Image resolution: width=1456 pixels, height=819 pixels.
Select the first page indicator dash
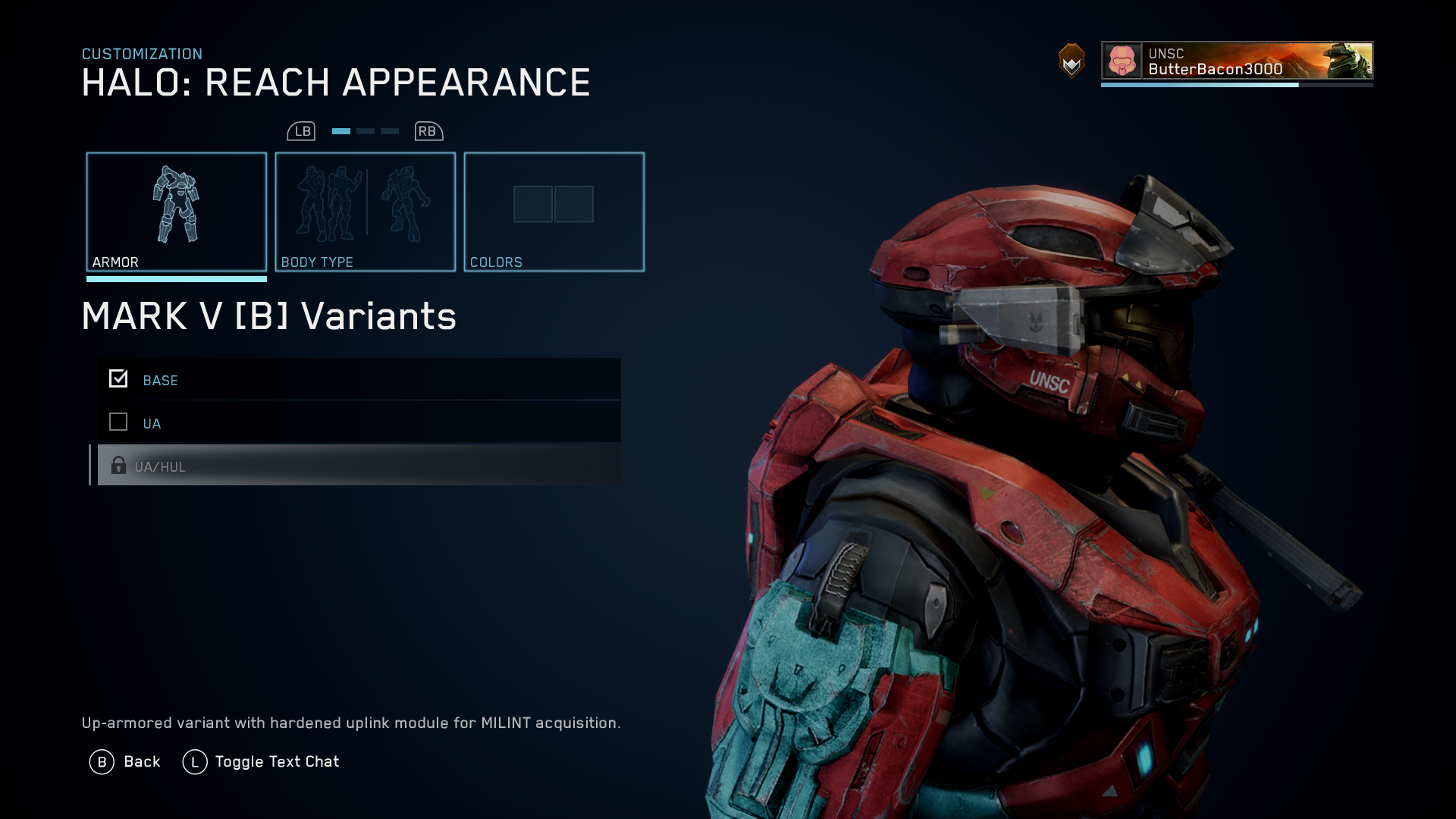[x=340, y=130]
